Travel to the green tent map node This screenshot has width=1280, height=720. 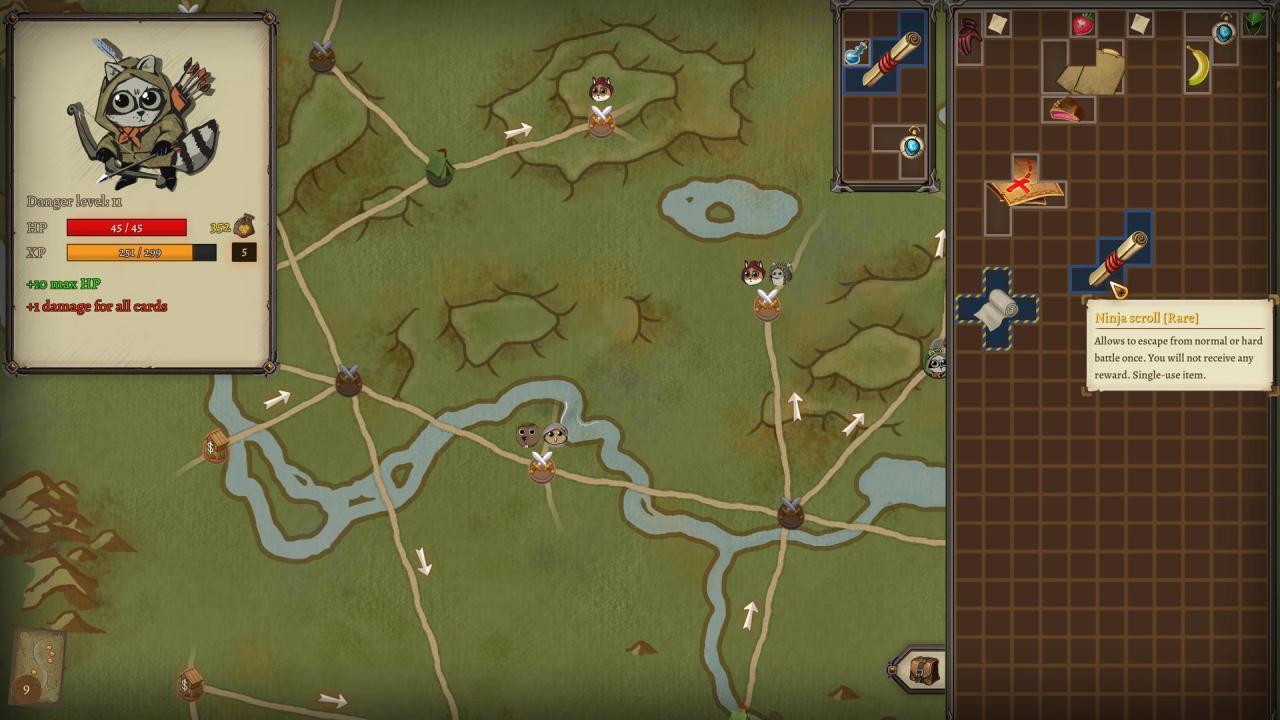(x=439, y=167)
